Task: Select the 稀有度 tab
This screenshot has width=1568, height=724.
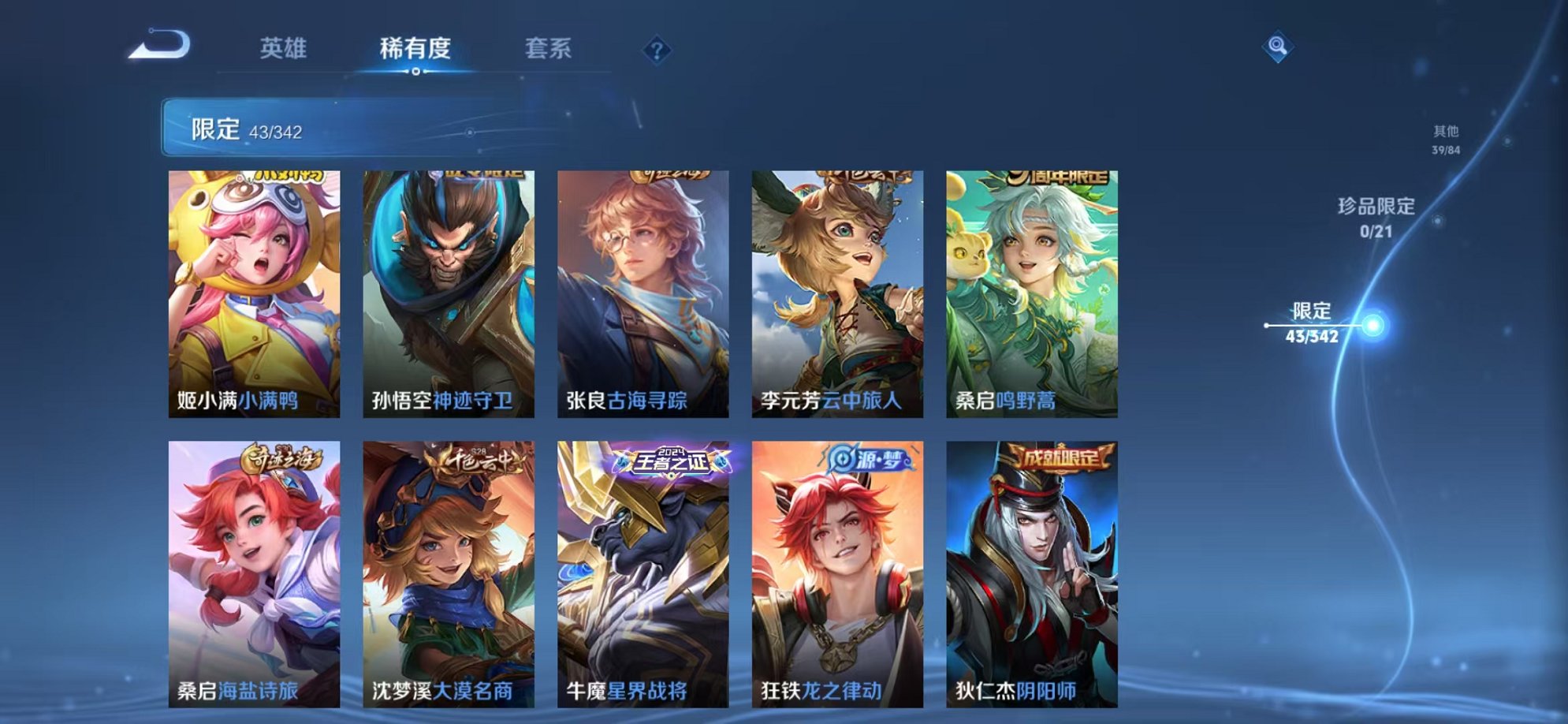Action: click(x=416, y=49)
